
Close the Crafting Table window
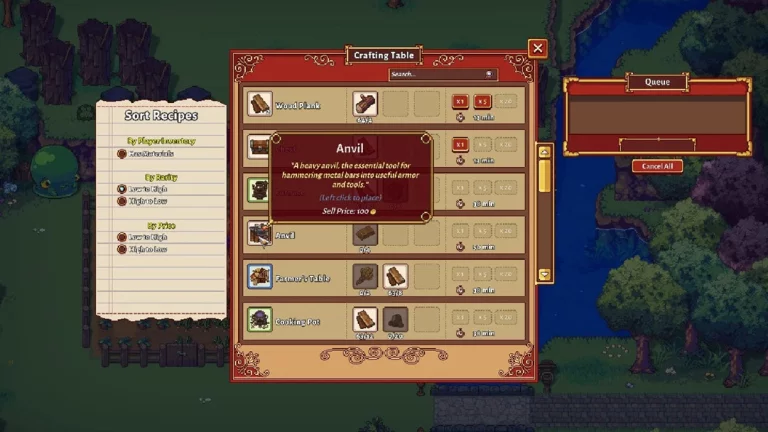tap(538, 48)
